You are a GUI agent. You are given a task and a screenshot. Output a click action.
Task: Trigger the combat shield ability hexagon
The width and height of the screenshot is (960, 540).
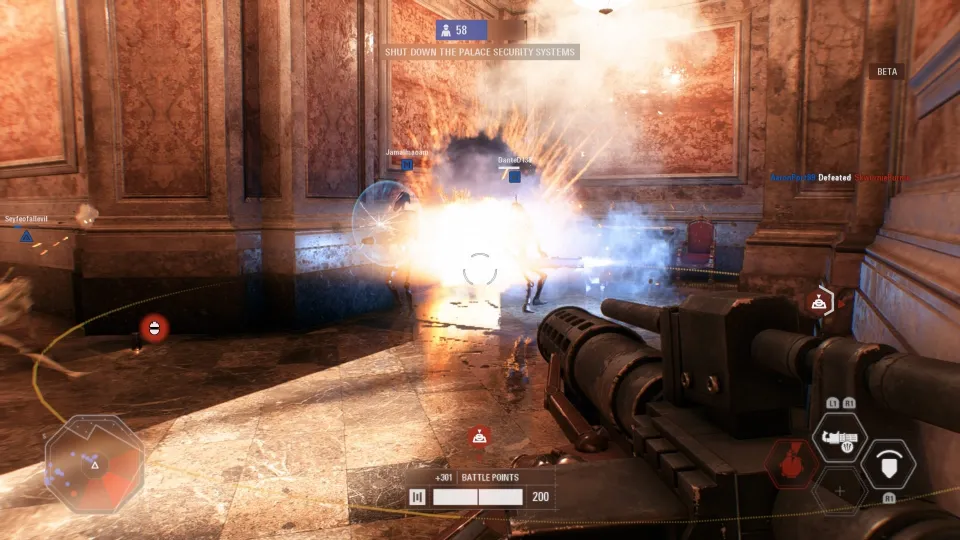[887, 464]
